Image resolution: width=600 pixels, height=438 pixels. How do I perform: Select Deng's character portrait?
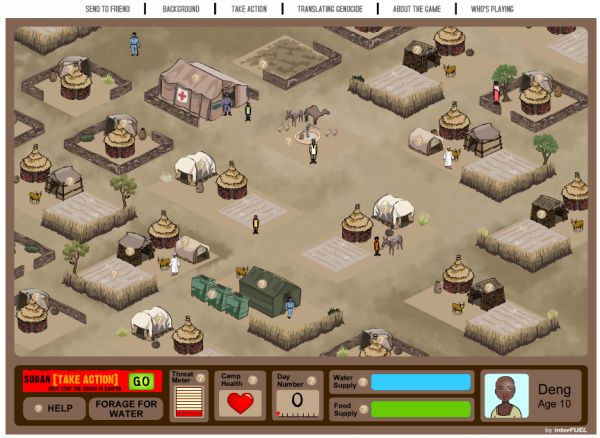coord(506,396)
